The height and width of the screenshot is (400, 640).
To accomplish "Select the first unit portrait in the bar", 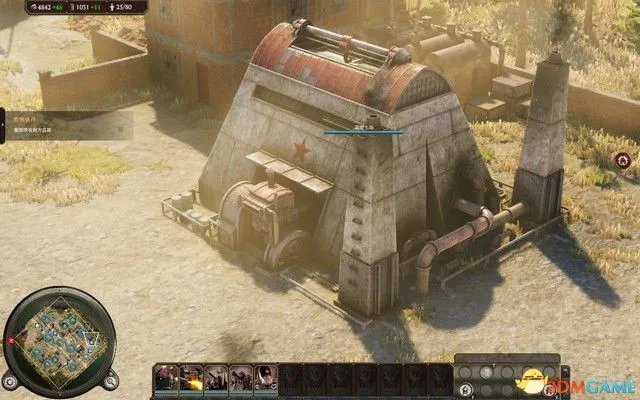I will (x=166, y=378).
